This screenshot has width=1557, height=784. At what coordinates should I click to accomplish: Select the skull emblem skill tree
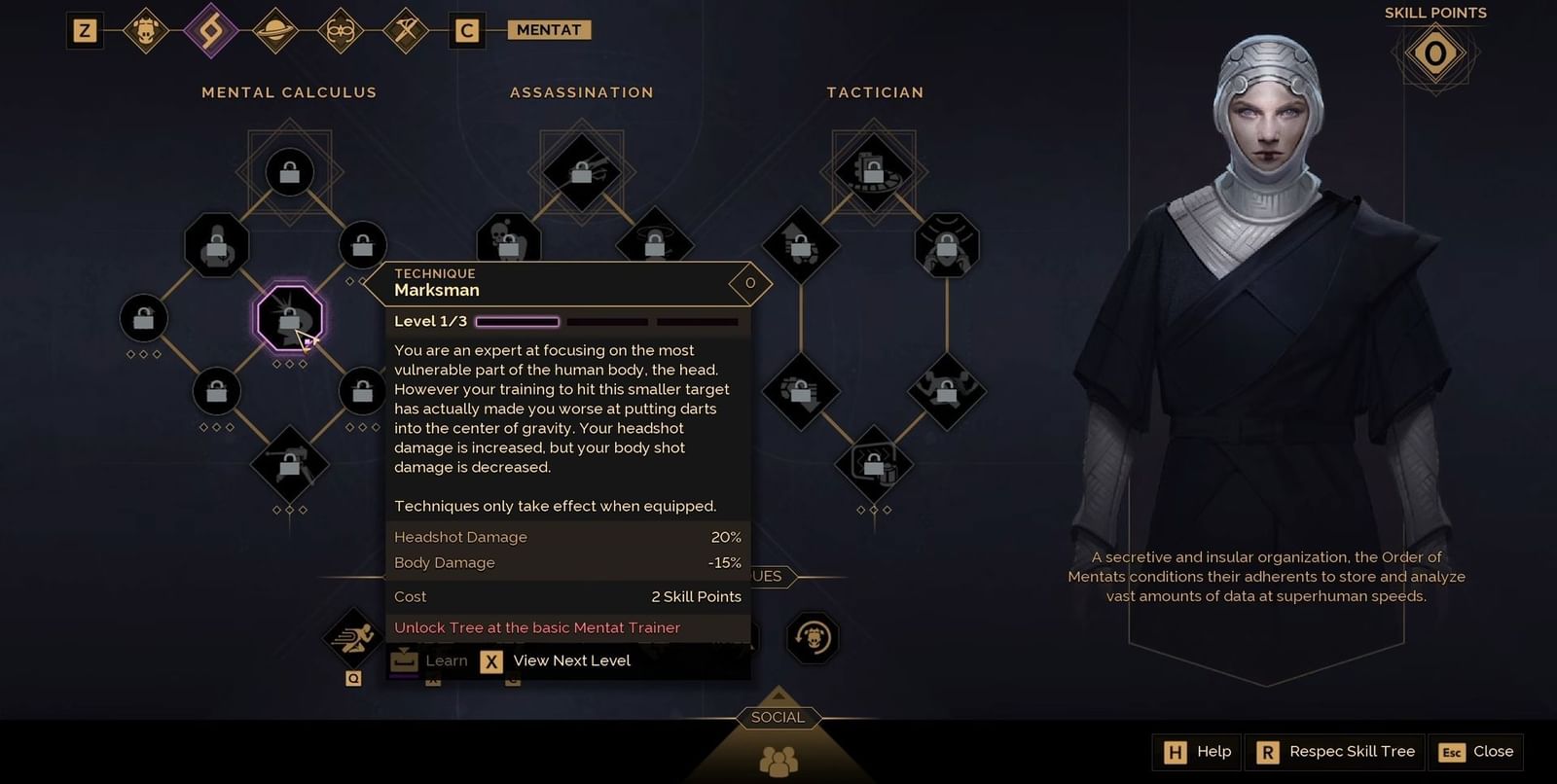point(147,29)
